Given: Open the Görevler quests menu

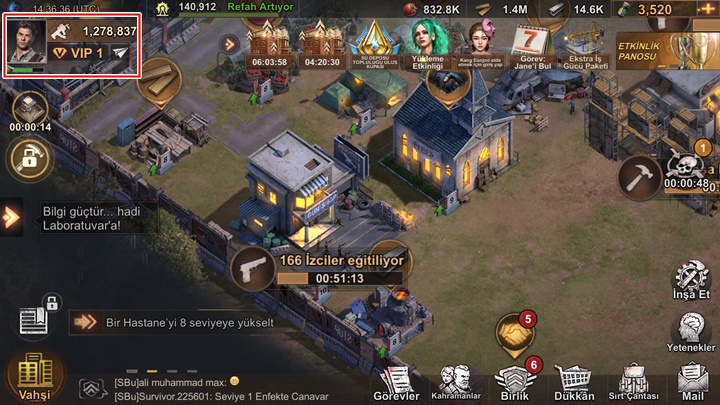Looking at the screenshot, I should (x=397, y=382).
